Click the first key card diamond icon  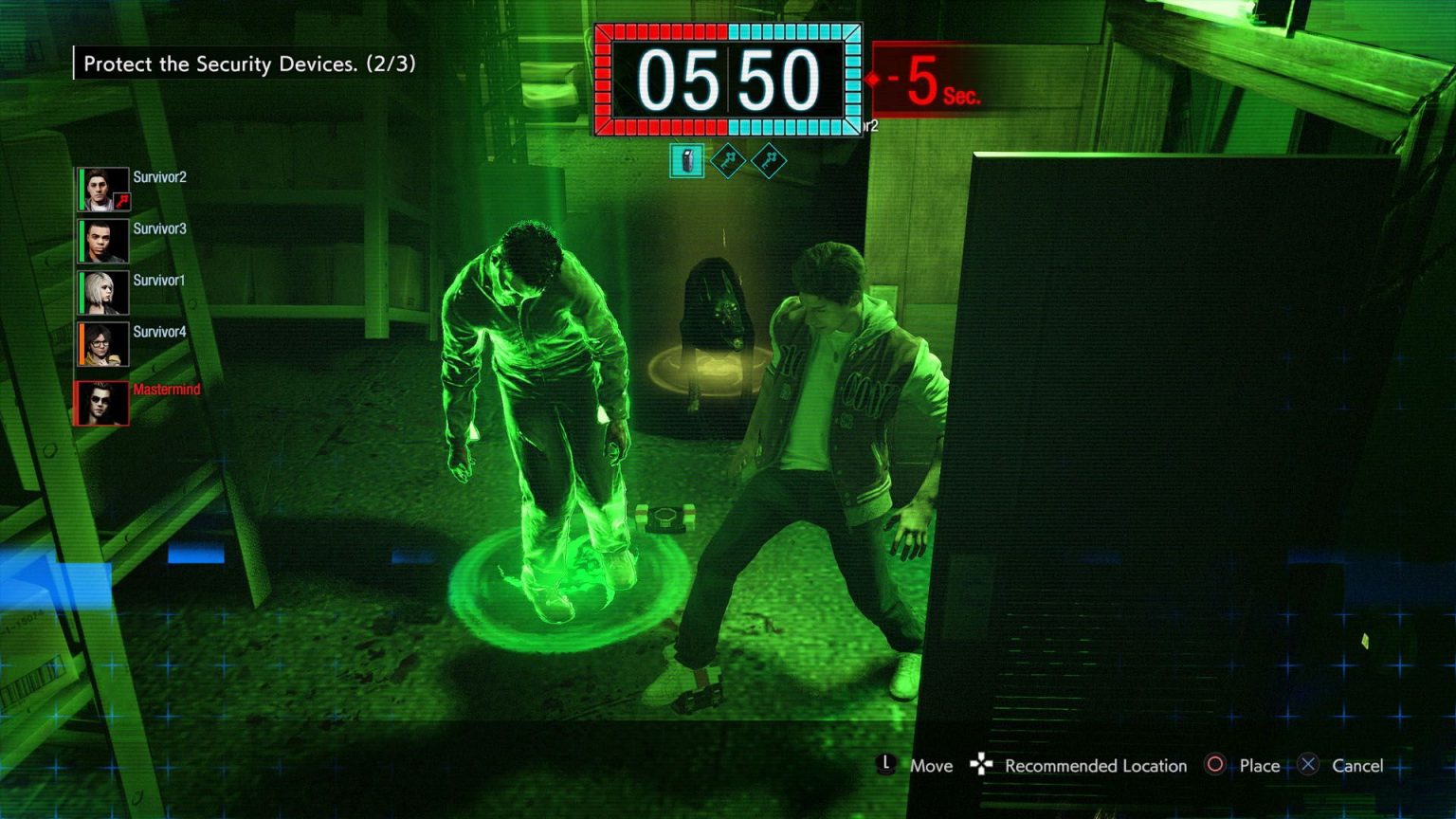pos(726,161)
